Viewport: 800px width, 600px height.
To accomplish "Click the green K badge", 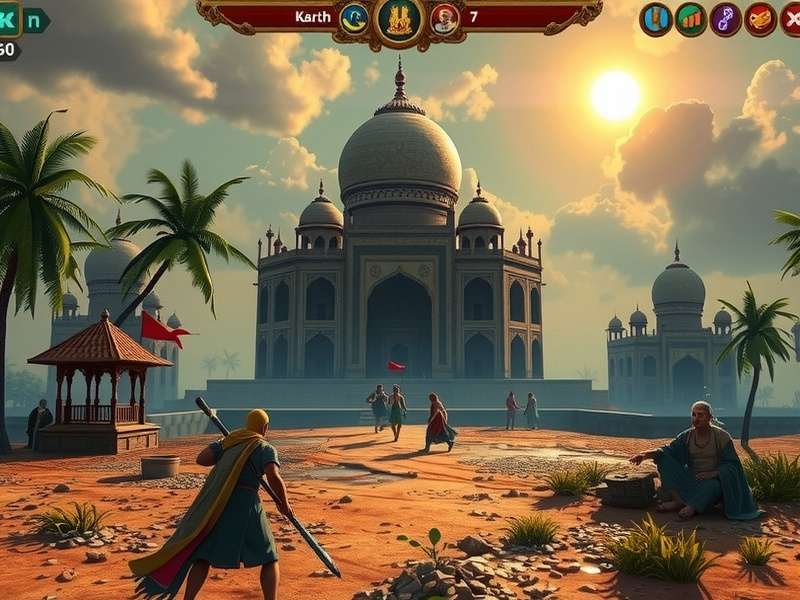I will point(9,19).
